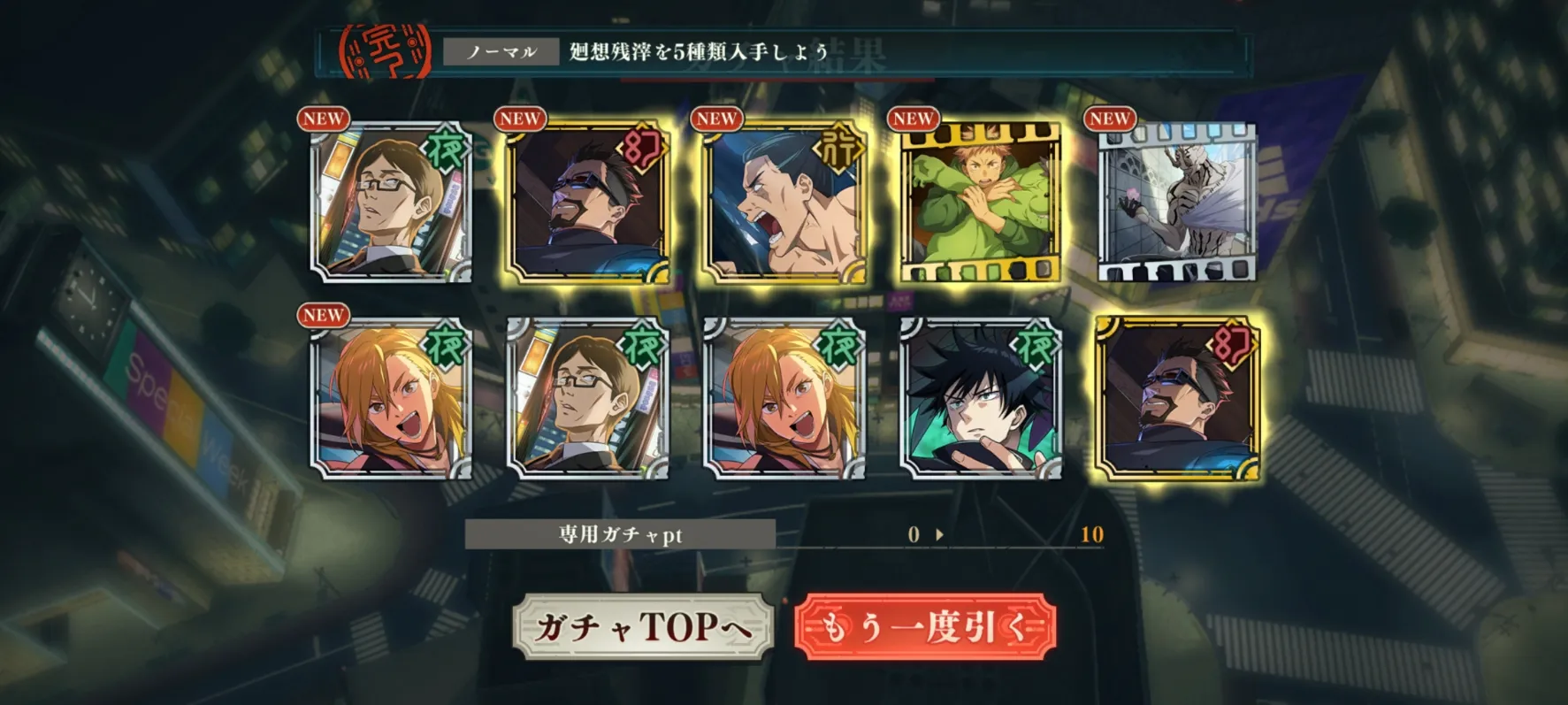The width and height of the screenshot is (1568, 705).
Task: Choose the blonde woman card without NEW tag
Action: pyautogui.click(x=784, y=399)
